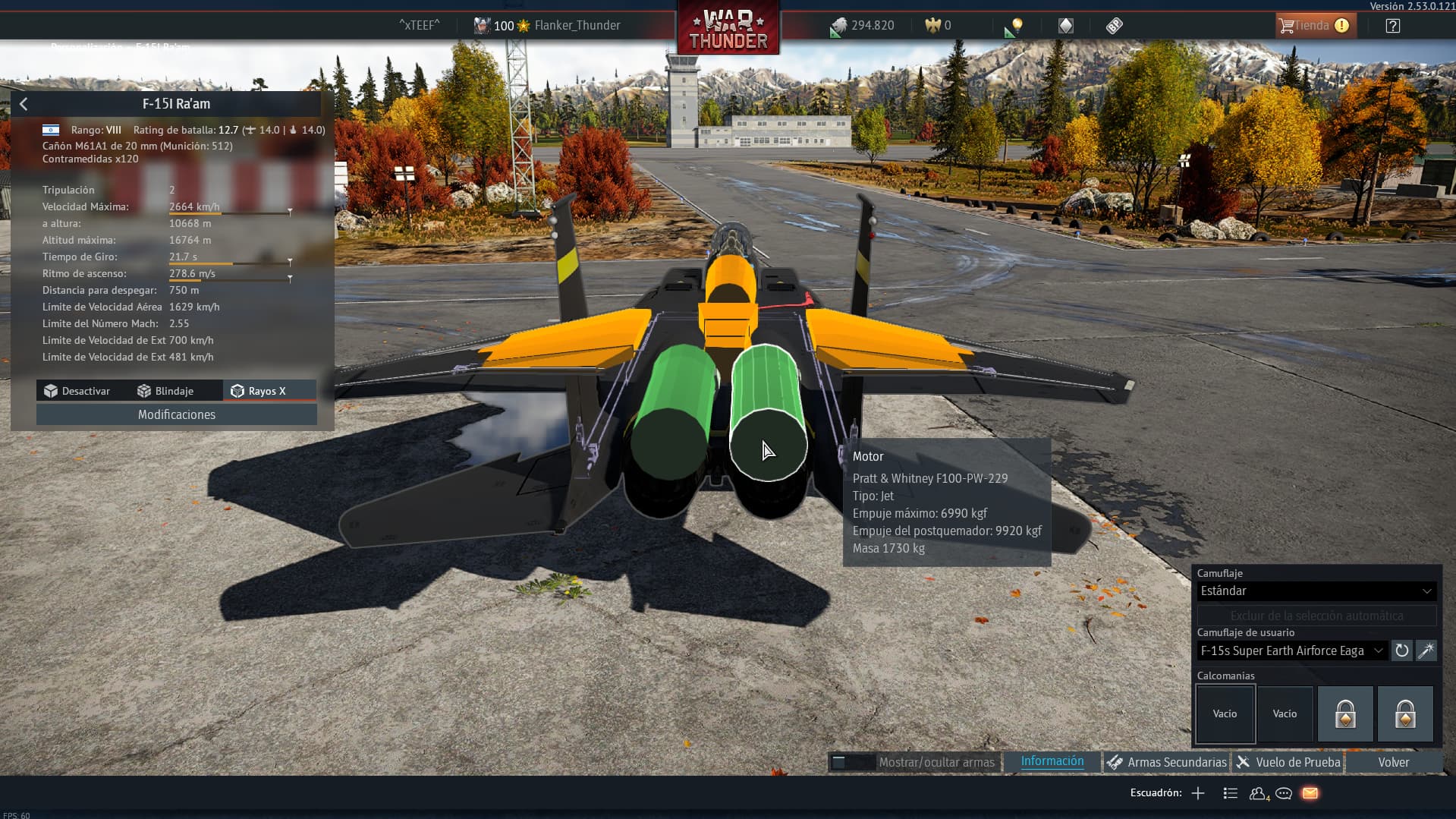Start a Vuelo de Prueba
This screenshot has height=819, width=1456.
(1288, 762)
